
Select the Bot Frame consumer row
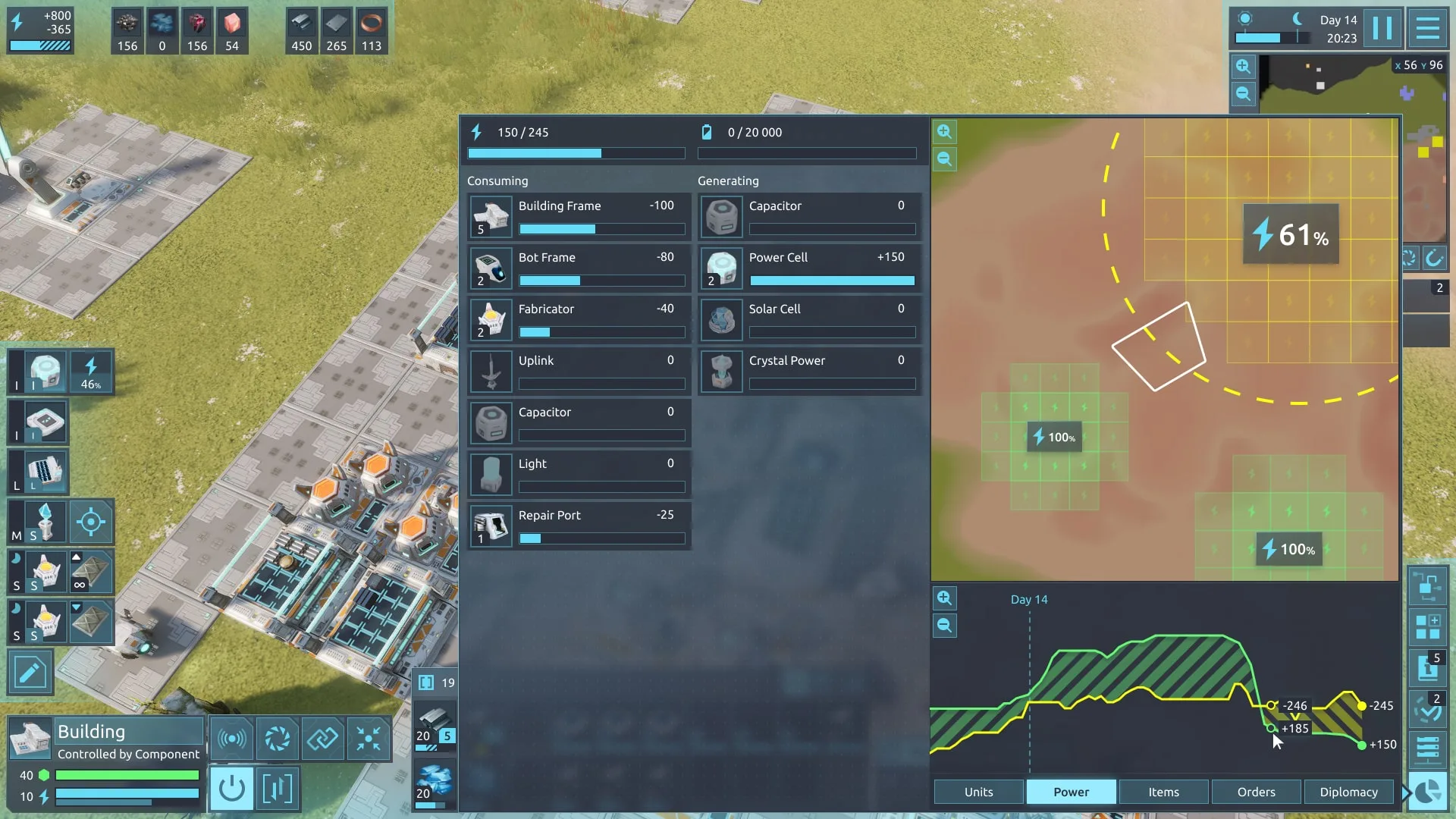pos(579,268)
